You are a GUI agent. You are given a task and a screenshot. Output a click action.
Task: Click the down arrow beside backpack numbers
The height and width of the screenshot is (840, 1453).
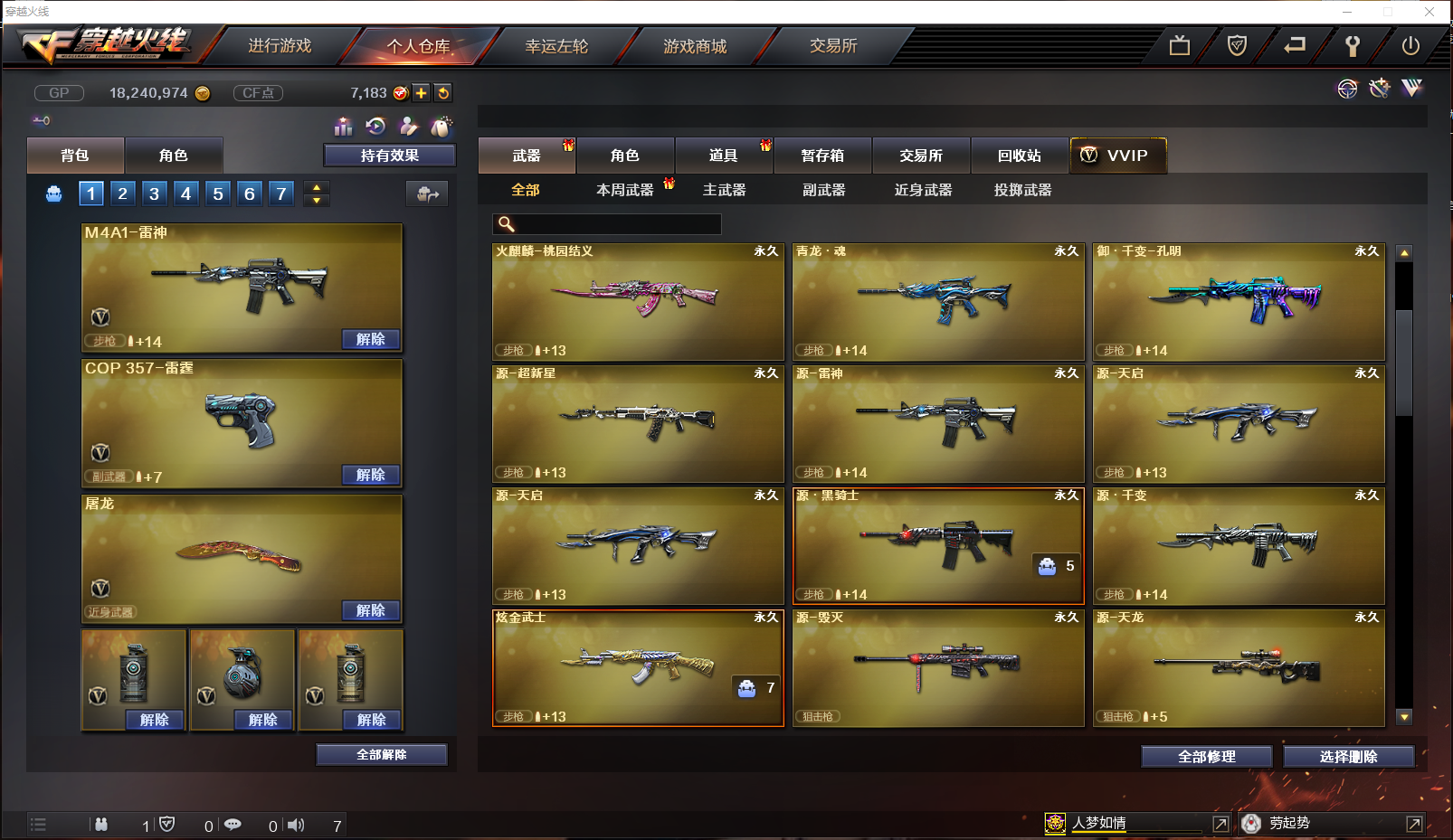click(x=316, y=199)
